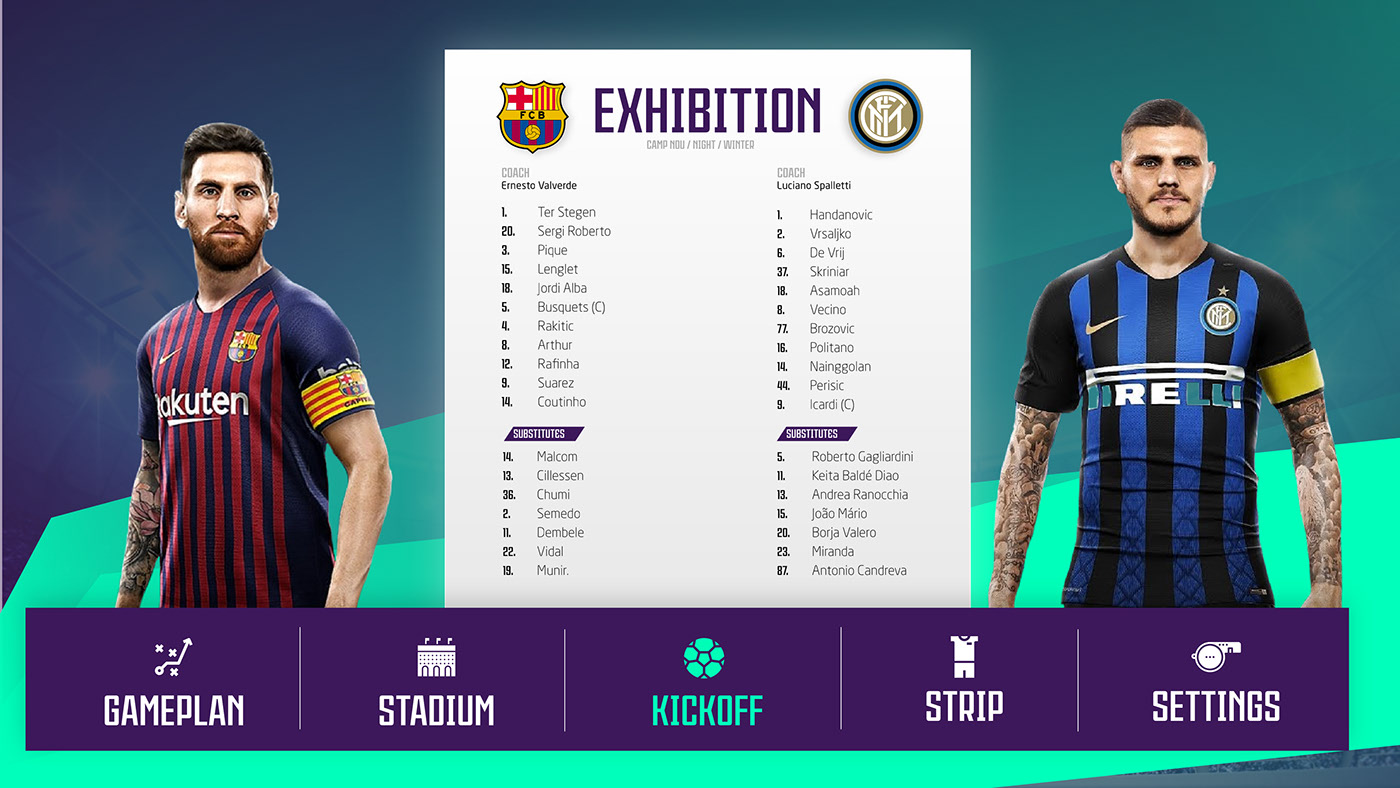The image size is (1400, 788).
Task: Go to Settings
Action: click(1215, 680)
